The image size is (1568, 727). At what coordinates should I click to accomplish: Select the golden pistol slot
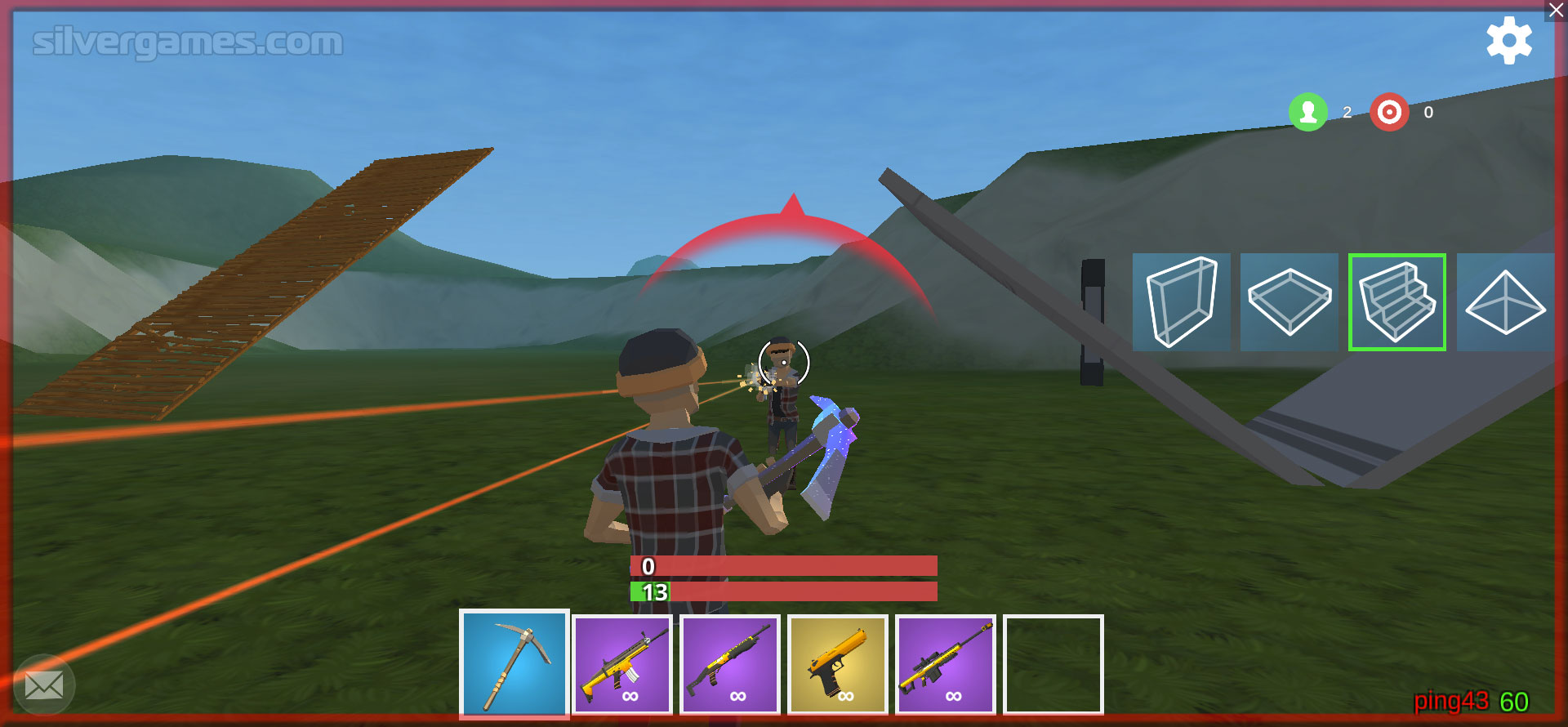[x=837, y=665]
